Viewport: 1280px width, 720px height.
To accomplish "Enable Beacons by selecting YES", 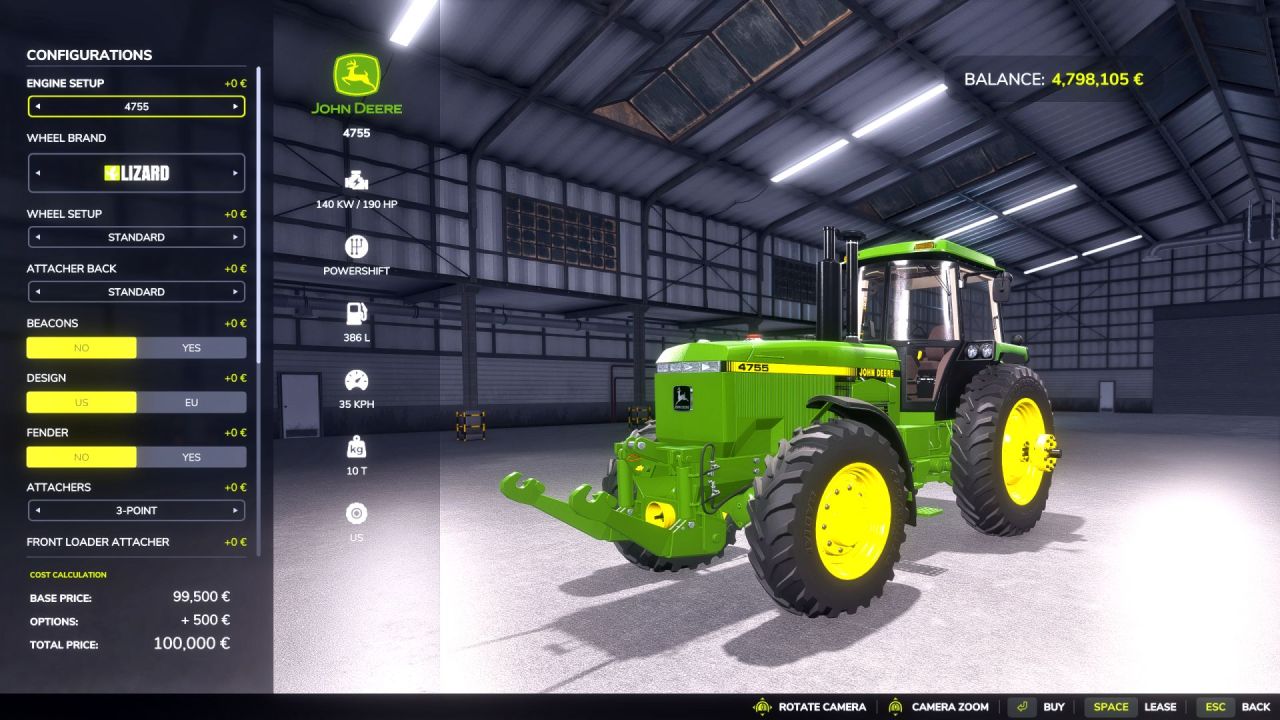I will [x=191, y=347].
